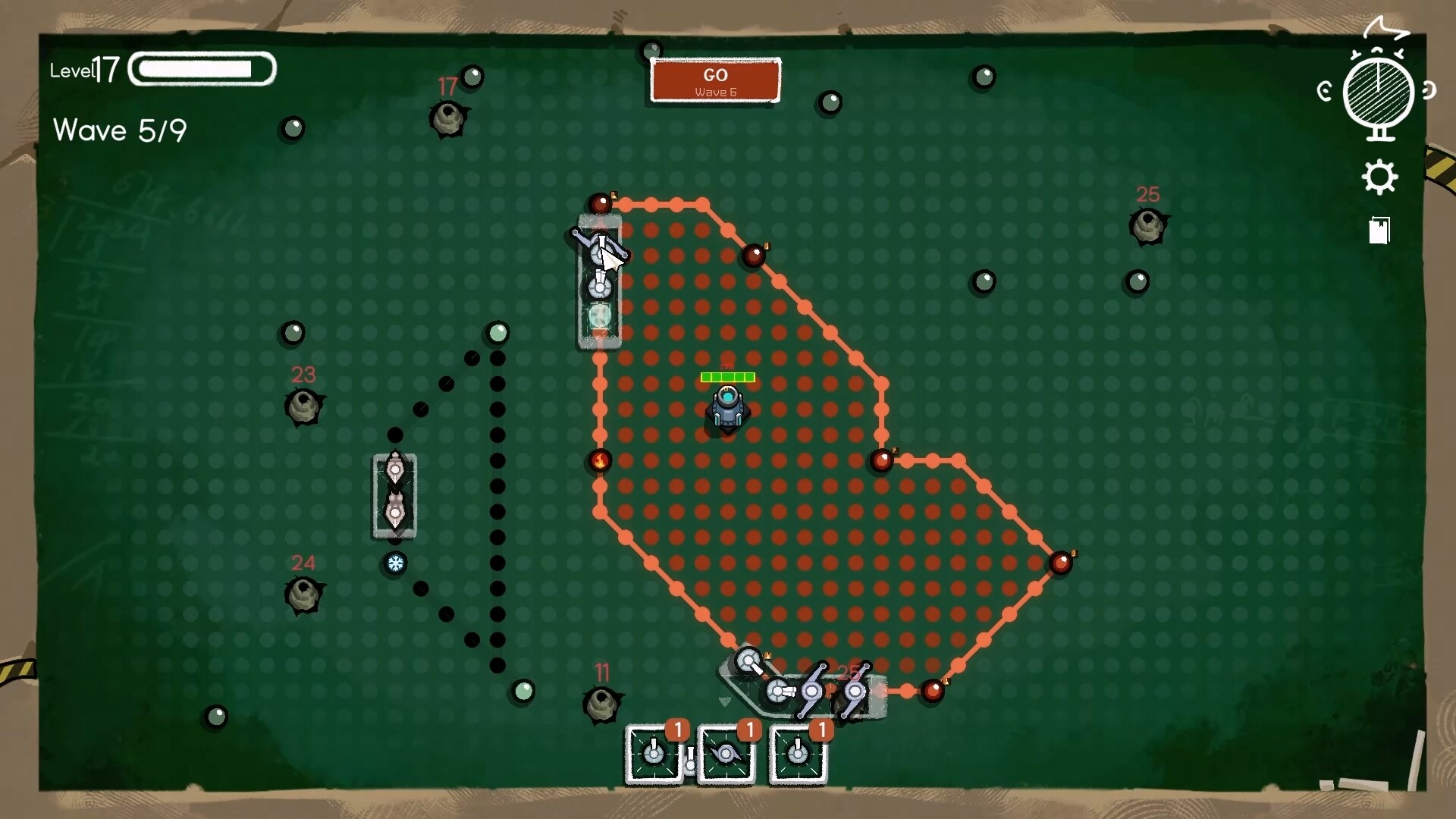
Task: Click the cannon's green health bar
Action: (726, 375)
